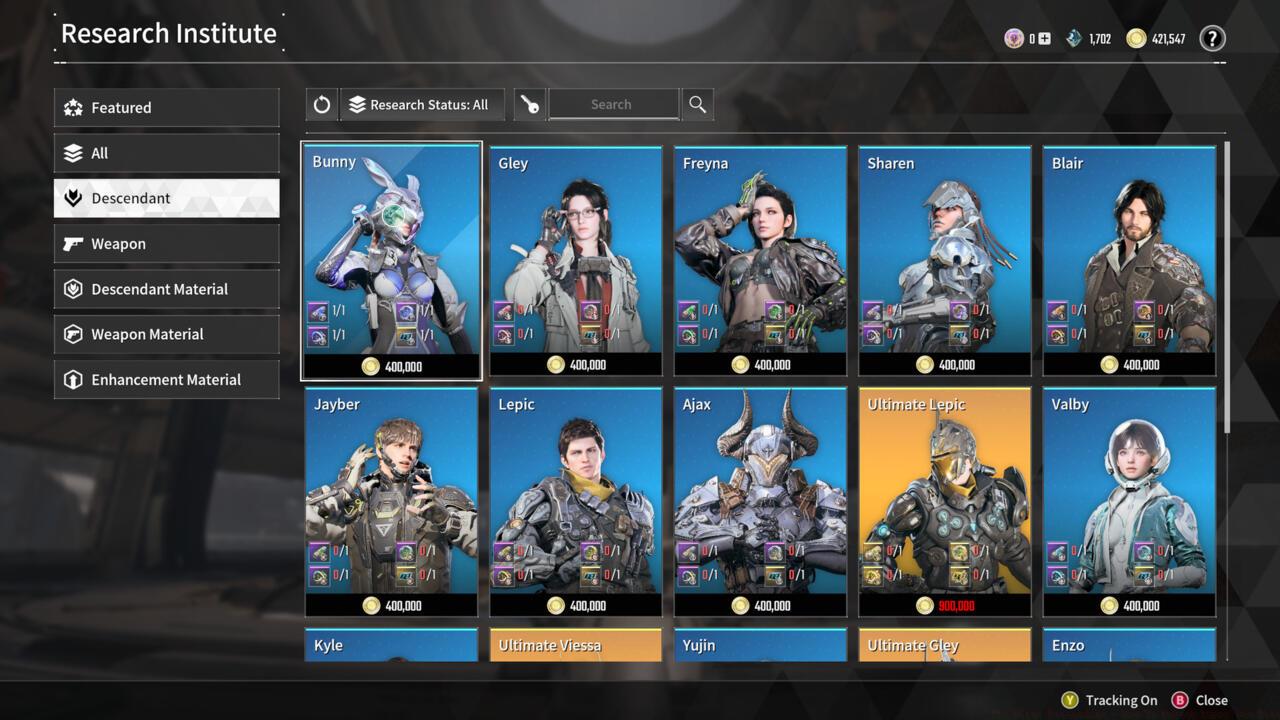
Task: Open the question mark help button
Action: tap(1212, 39)
